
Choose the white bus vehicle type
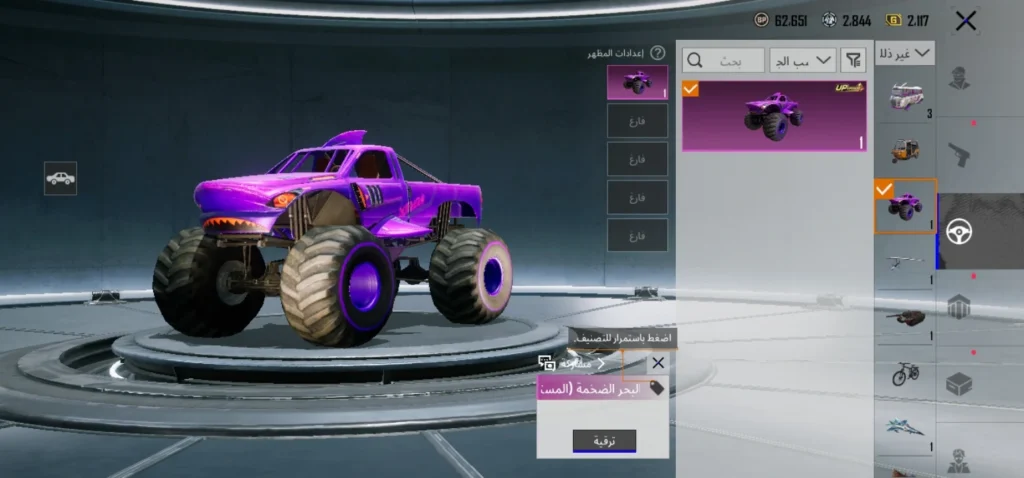tap(905, 100)
